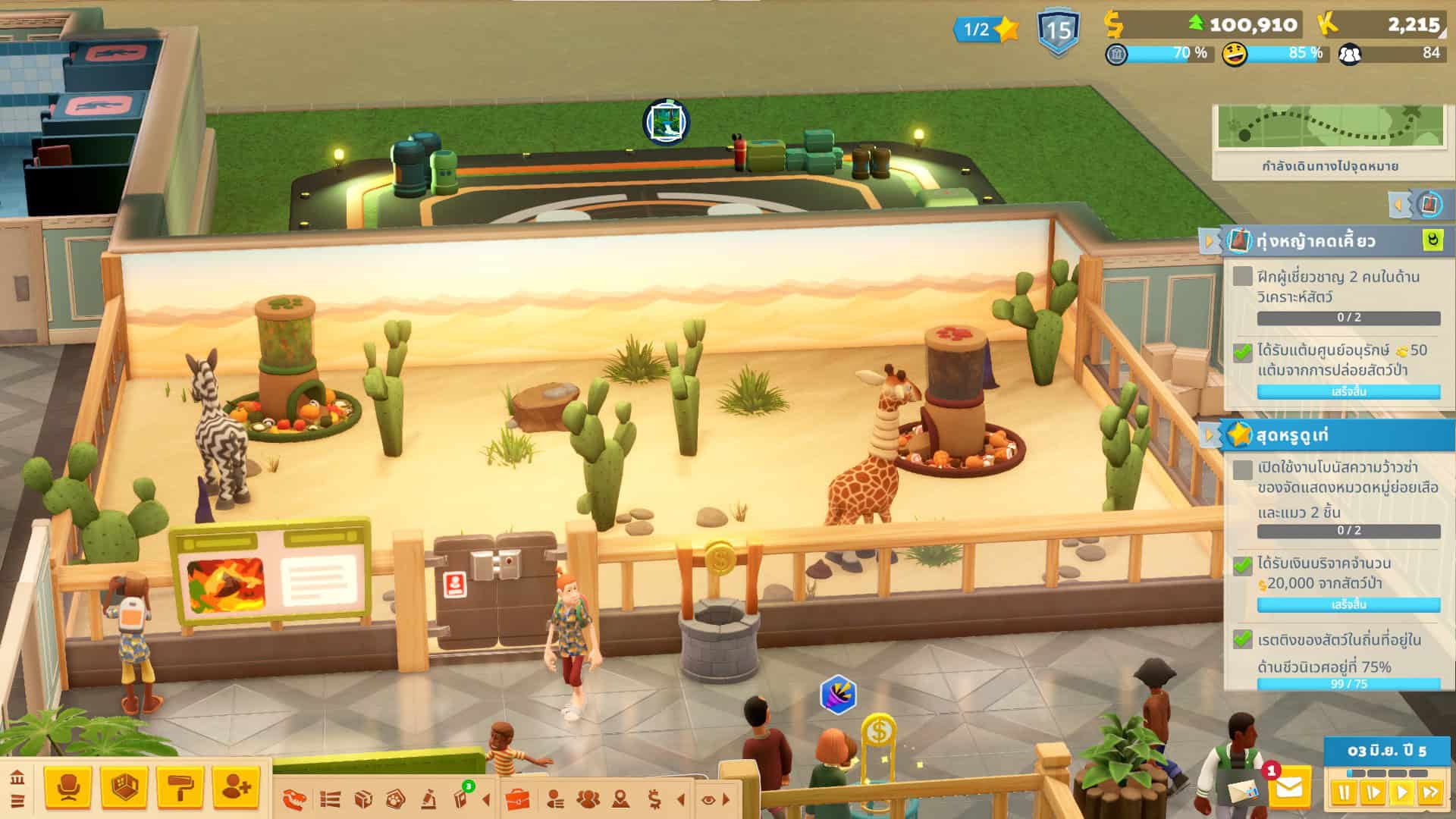Open the microscope research panel
Viewport: 1456px width, 819px height.
click(428, 799)
